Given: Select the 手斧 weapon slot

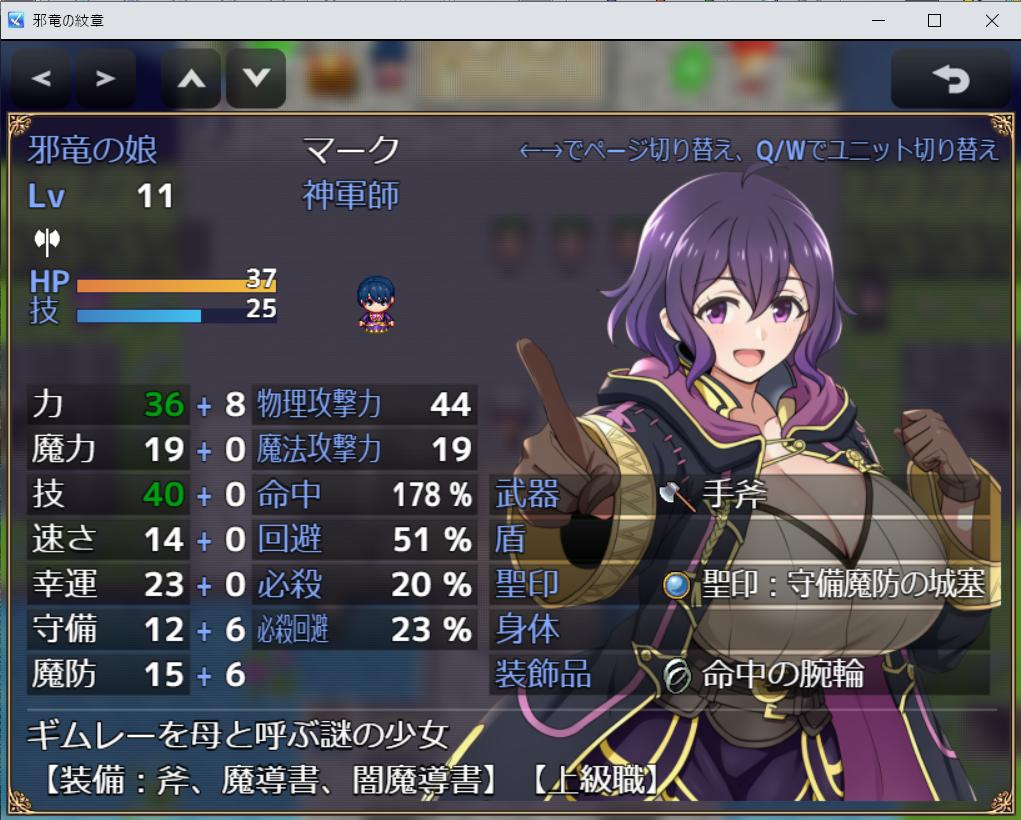Looking at the screenshot, I should coord(740,495).
